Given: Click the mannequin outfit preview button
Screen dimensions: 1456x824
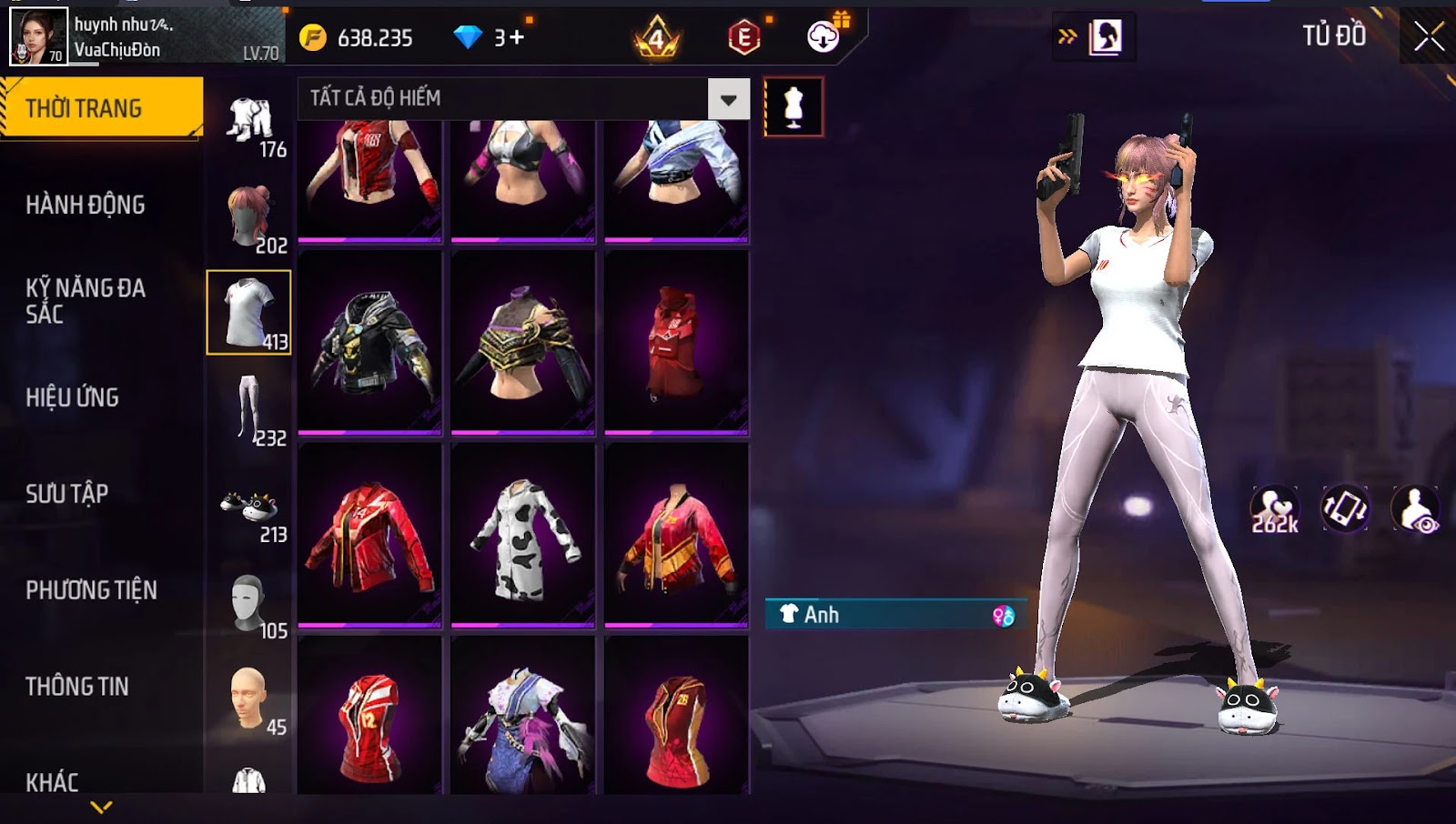Looking at the screenshot, I should (x=794, y=107).
